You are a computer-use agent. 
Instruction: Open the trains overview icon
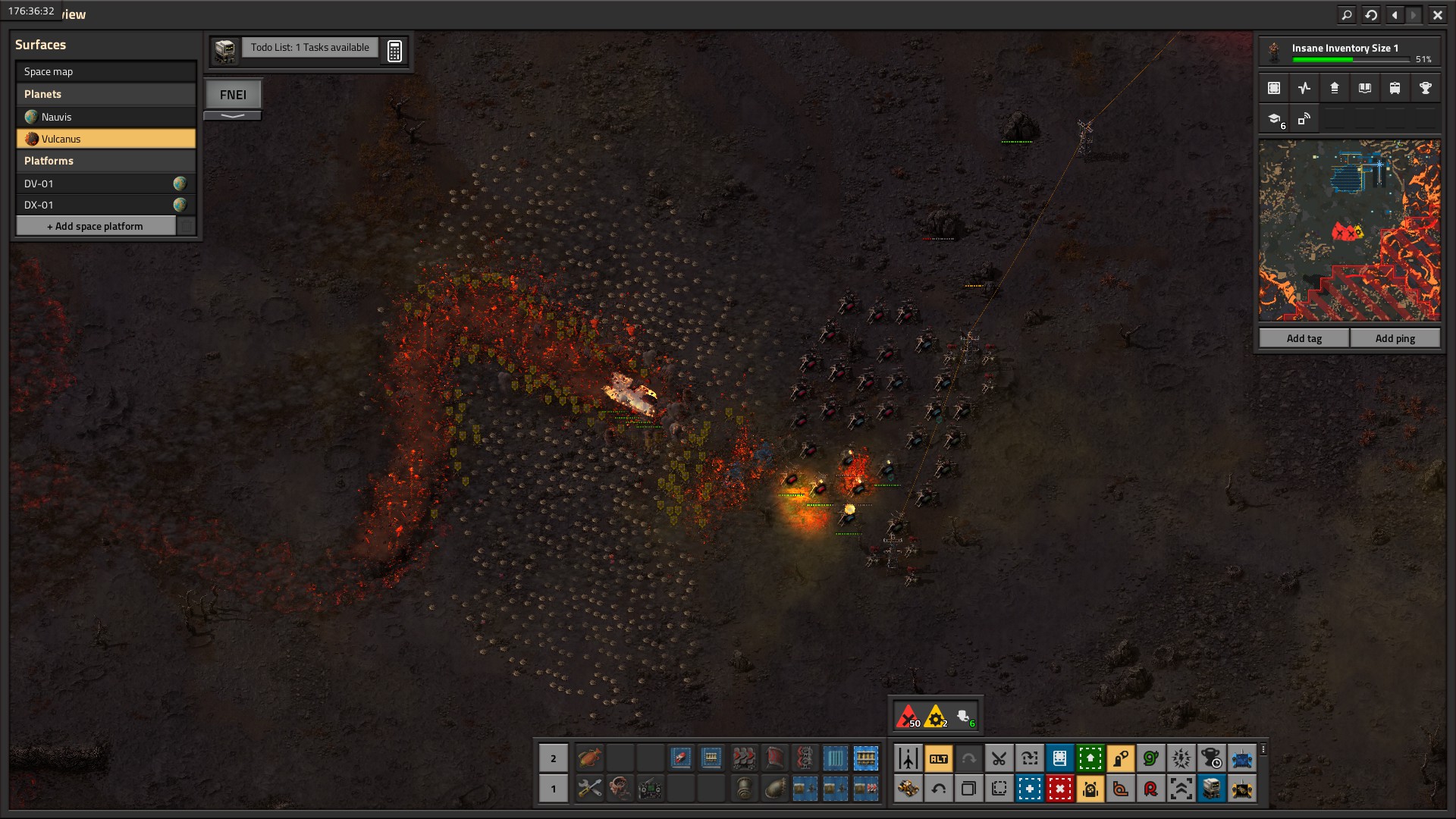(x=1395, y=88)
